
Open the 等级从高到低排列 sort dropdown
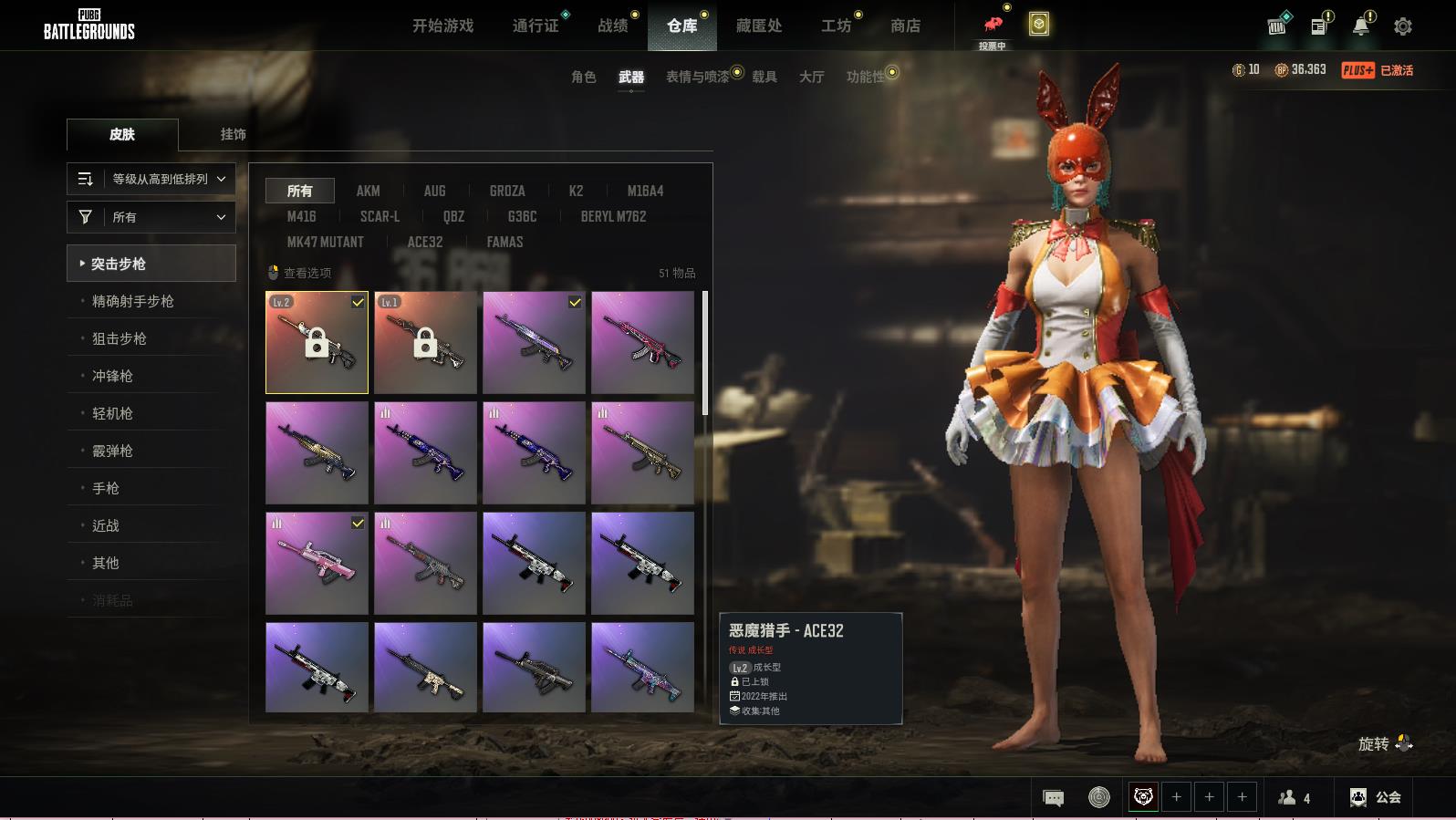(x=151, y=179)
